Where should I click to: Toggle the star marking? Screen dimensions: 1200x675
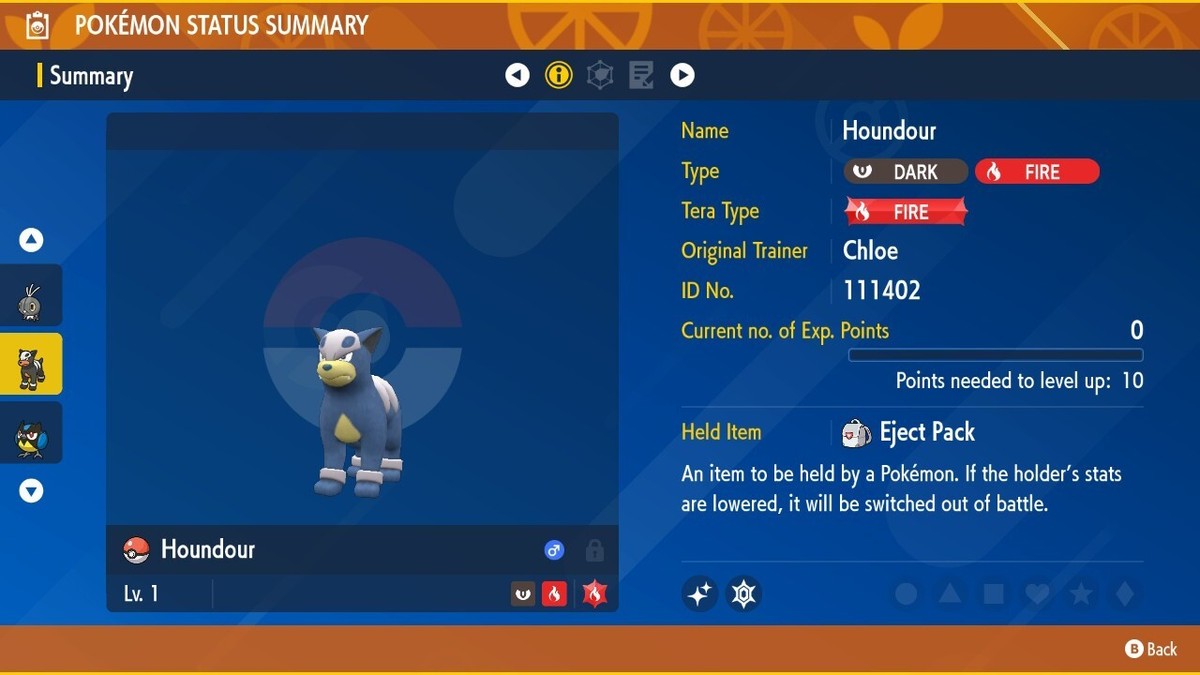pyautogui.click(x=1081, y=594)
